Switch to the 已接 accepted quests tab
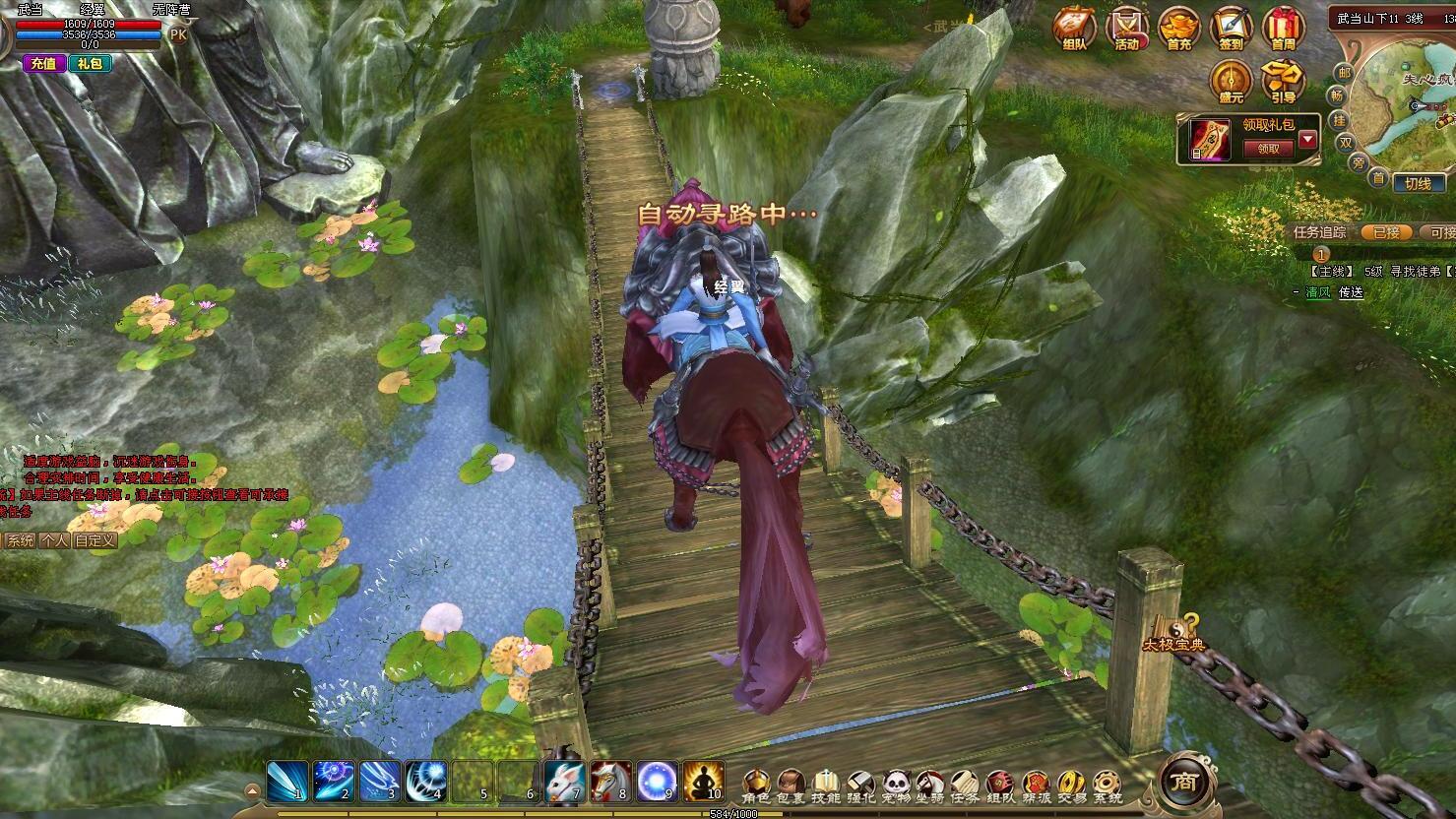Screen dimensions: 1456x819 coord(1386,232)
